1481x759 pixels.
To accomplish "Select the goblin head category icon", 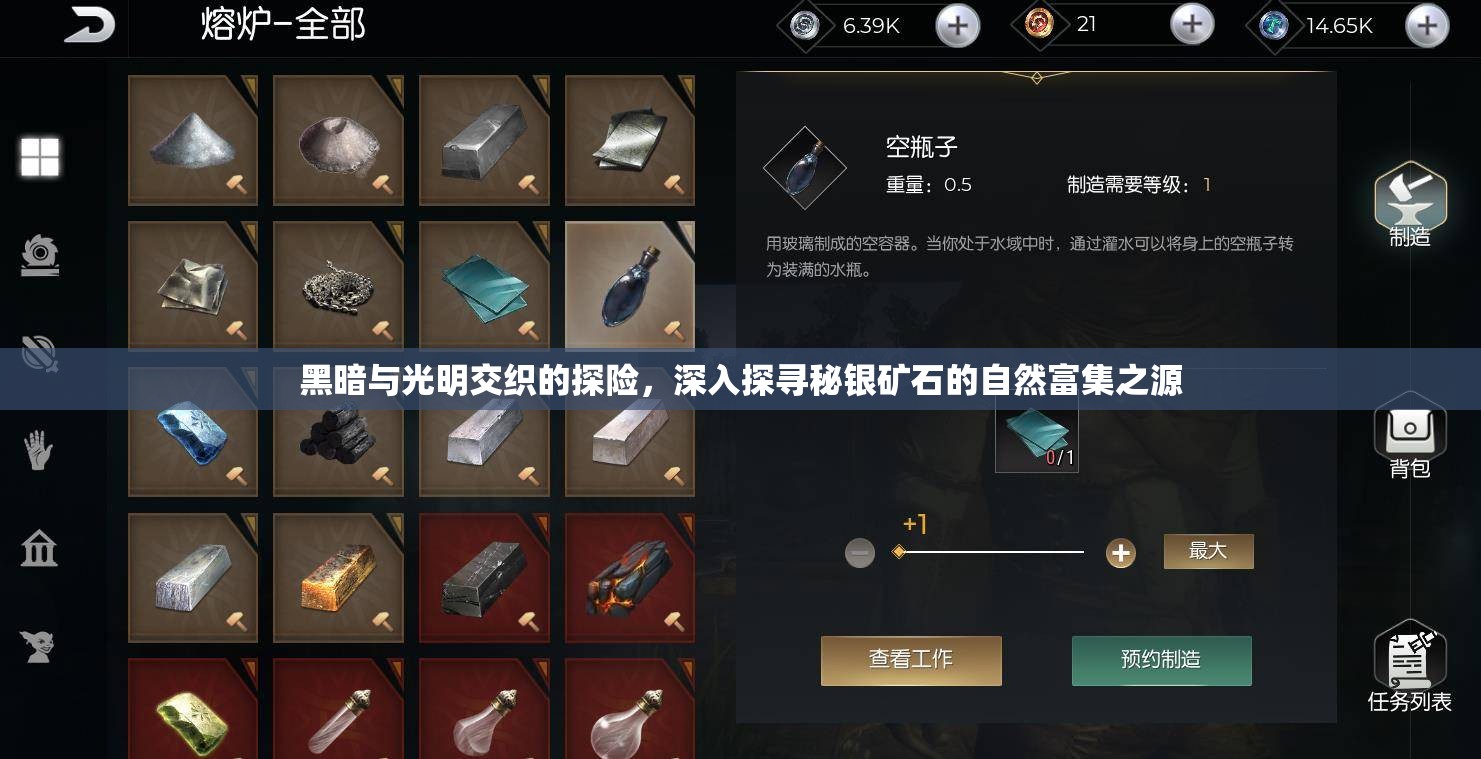I will click(x=39, y=646).
